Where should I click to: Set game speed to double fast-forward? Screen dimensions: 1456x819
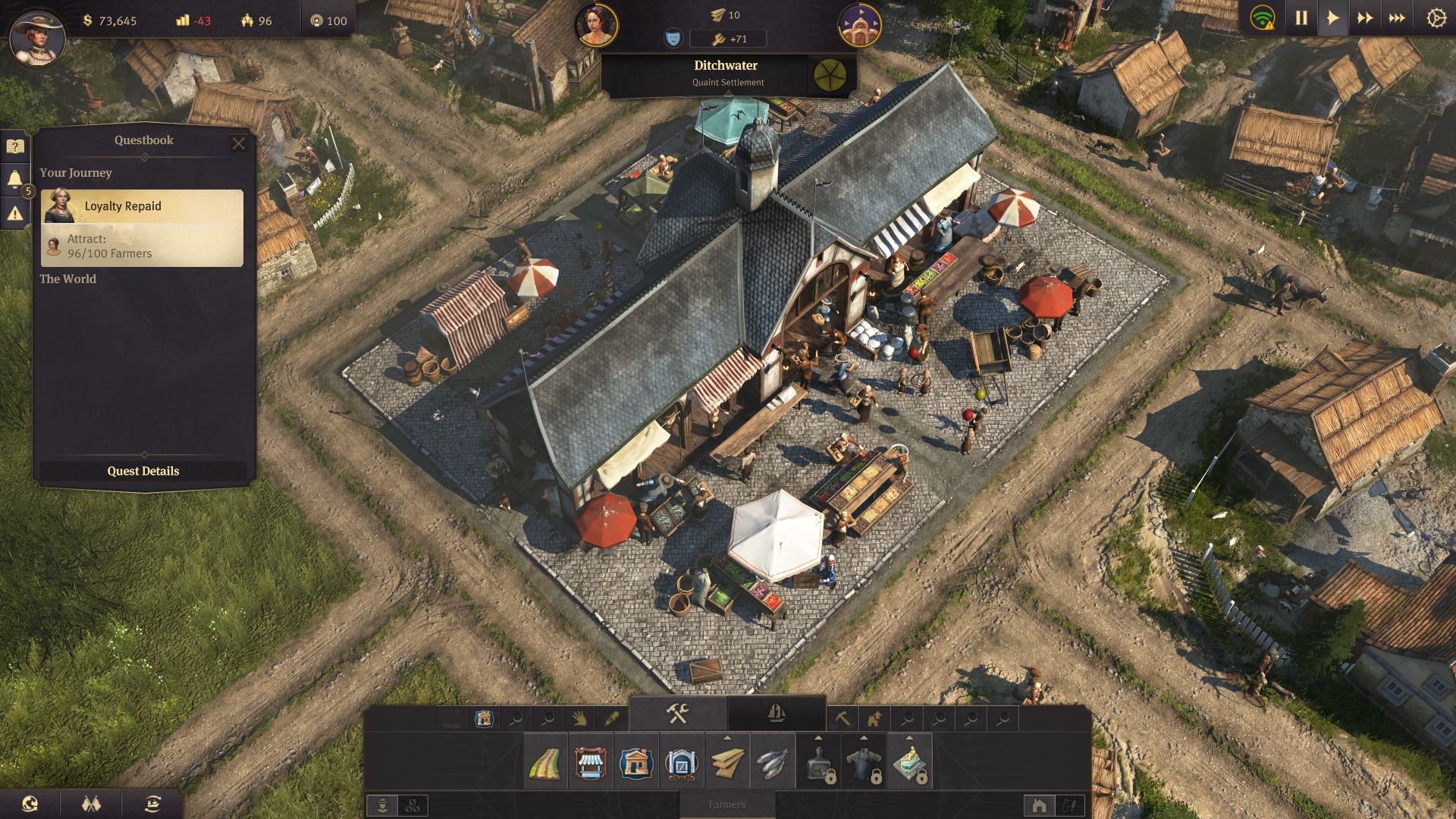click(x=1365, y=18)
